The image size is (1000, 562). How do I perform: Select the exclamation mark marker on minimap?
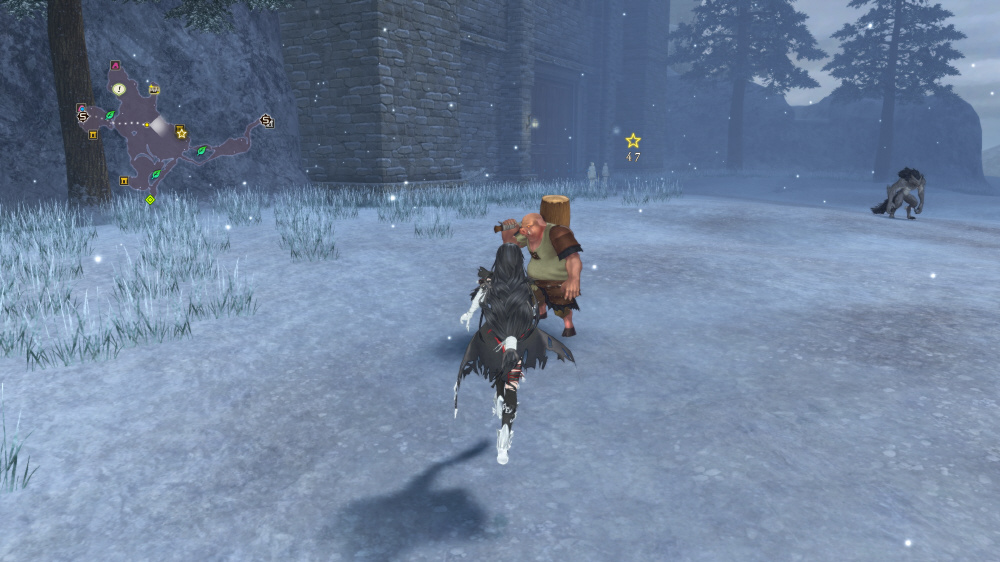[119, 89]
